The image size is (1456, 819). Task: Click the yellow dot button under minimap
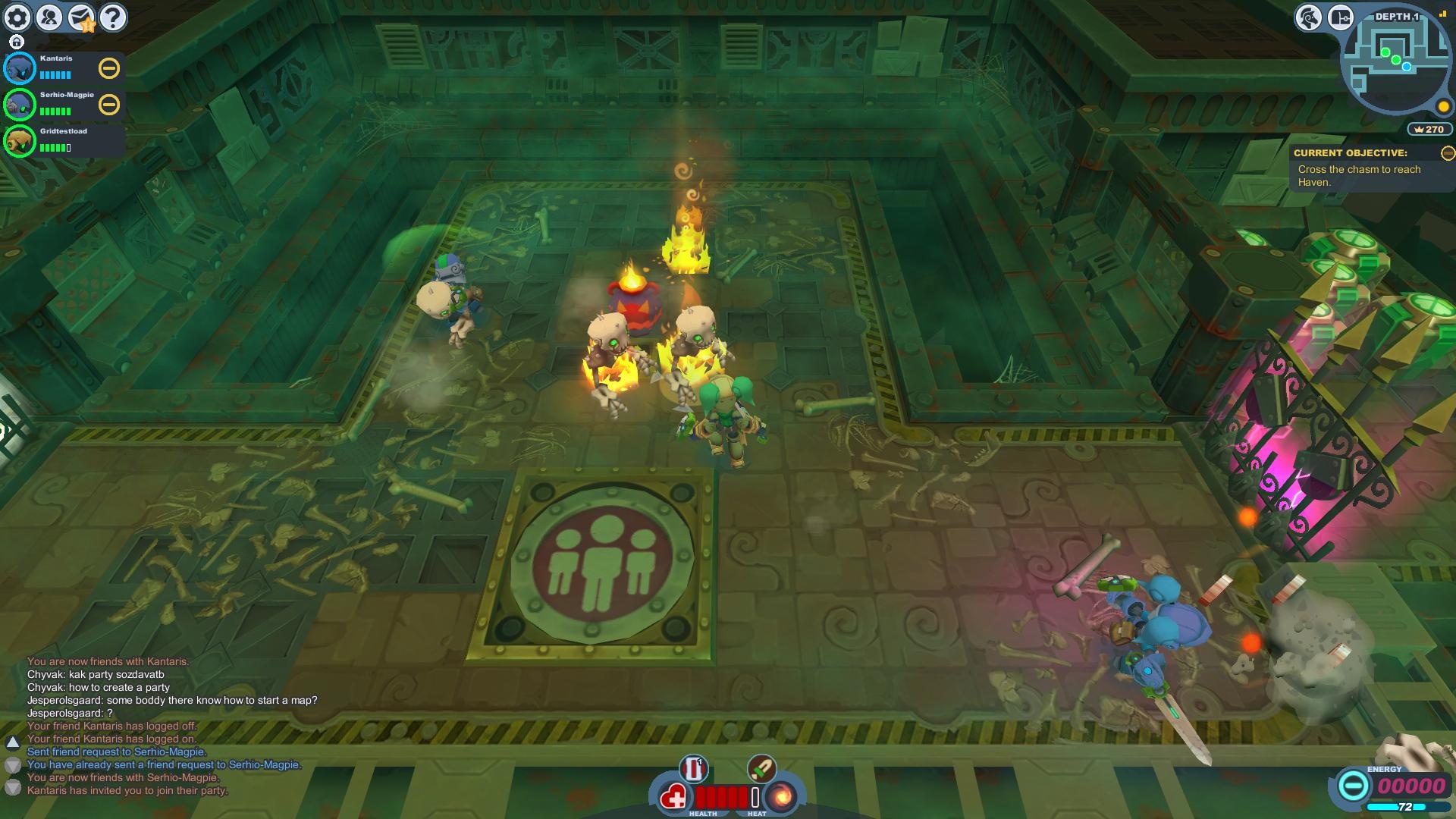coord(1443,107)
